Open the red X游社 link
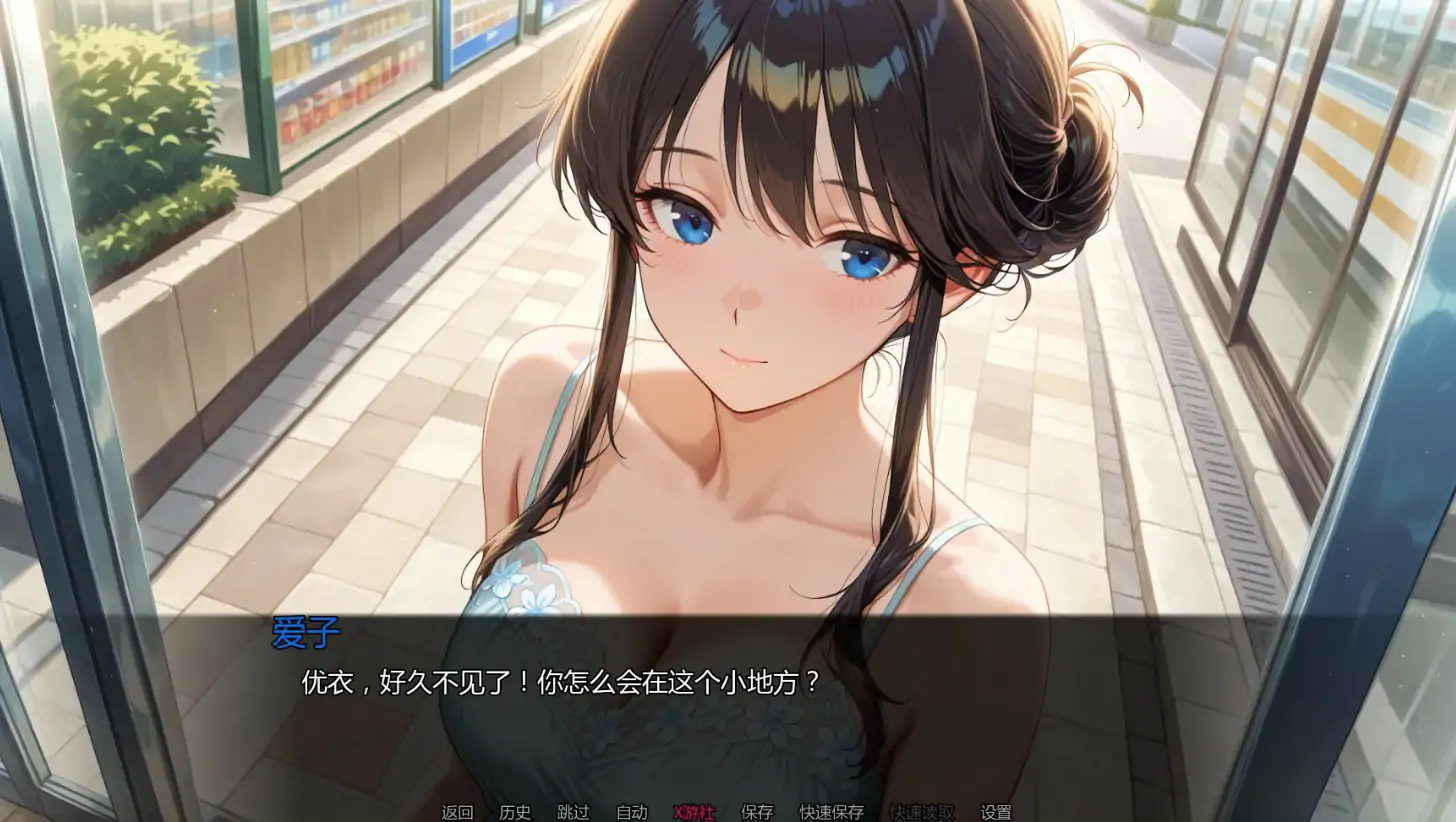Image resolution: width=1456 pixels, height=822 pixels. [x=691, y=813]
